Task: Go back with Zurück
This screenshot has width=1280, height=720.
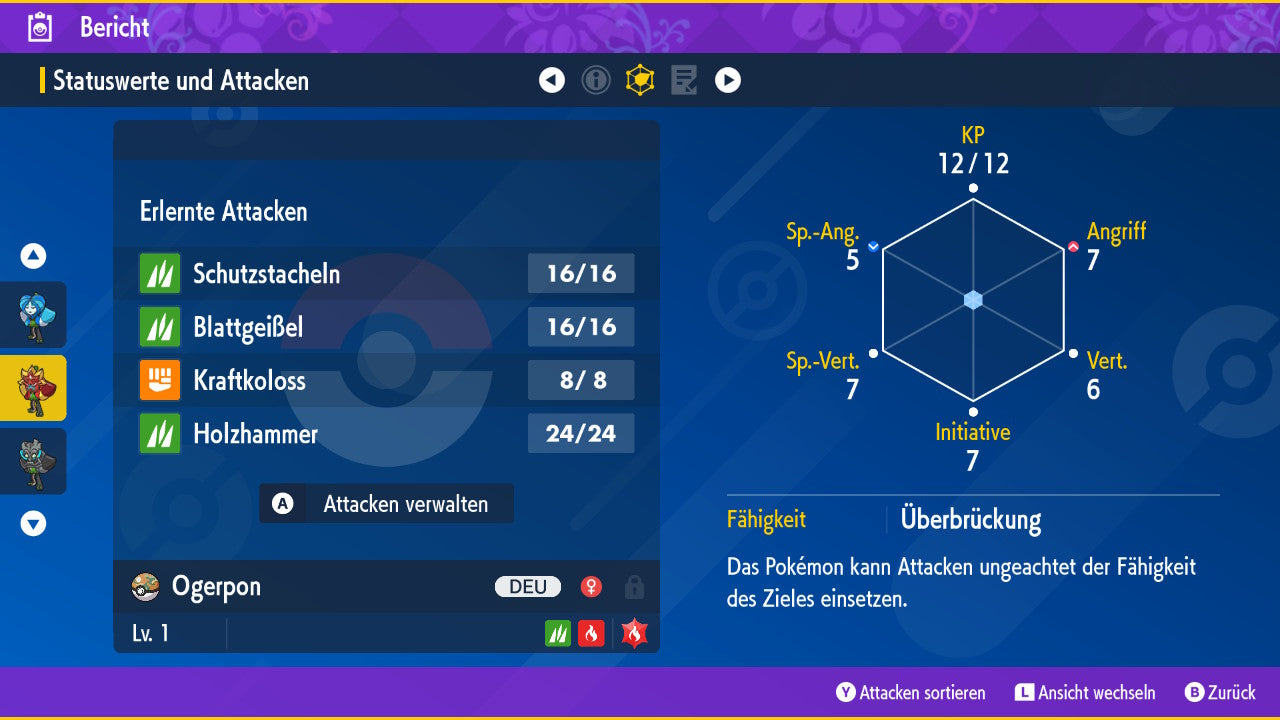Action: pyautogui.click(x=1220, y=693)
